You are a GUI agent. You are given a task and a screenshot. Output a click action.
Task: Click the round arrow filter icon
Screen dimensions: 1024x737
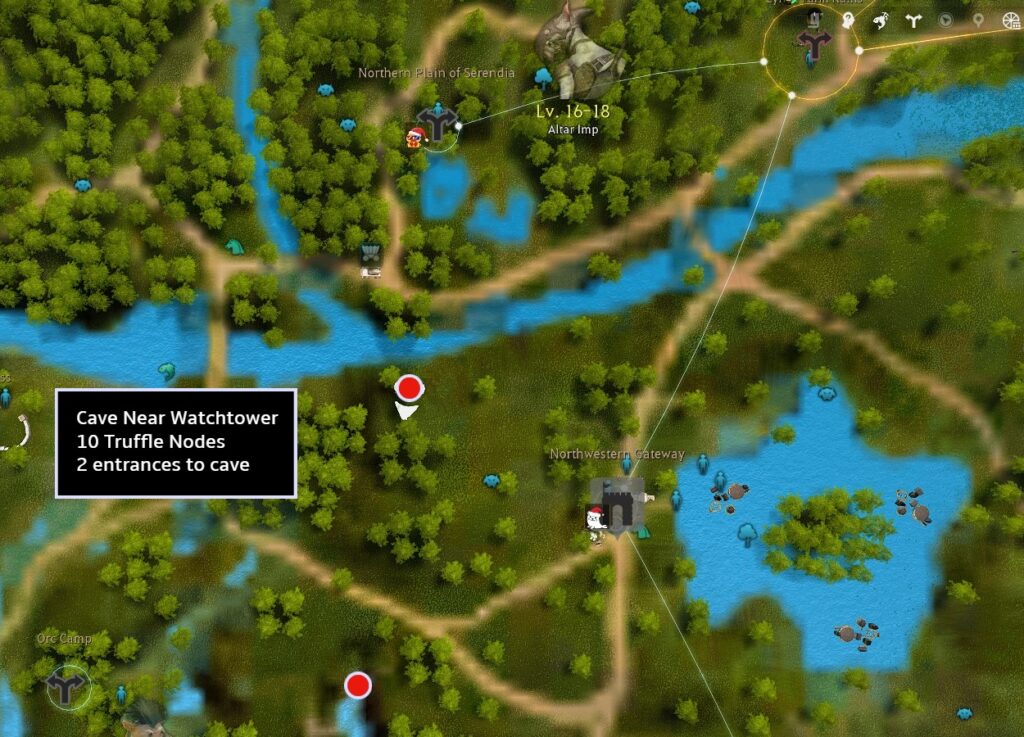pos(945,20)
